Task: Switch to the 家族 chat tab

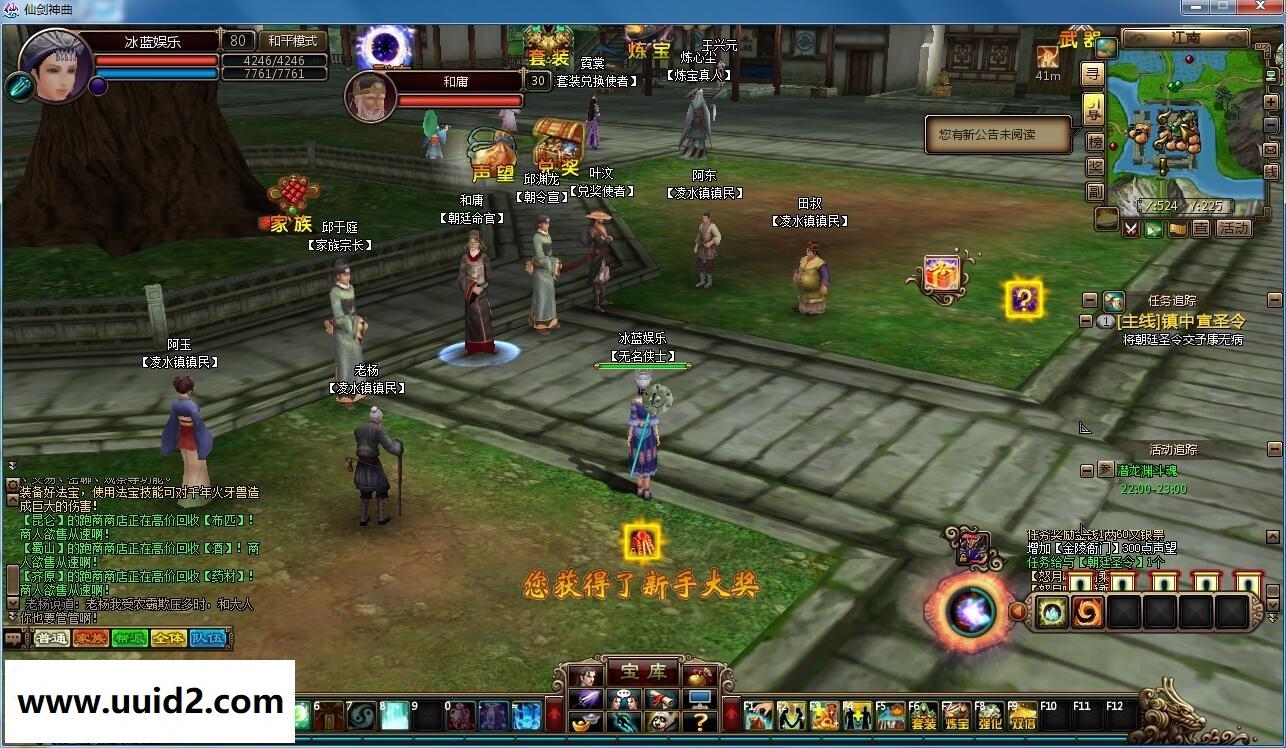Action: 91,638
